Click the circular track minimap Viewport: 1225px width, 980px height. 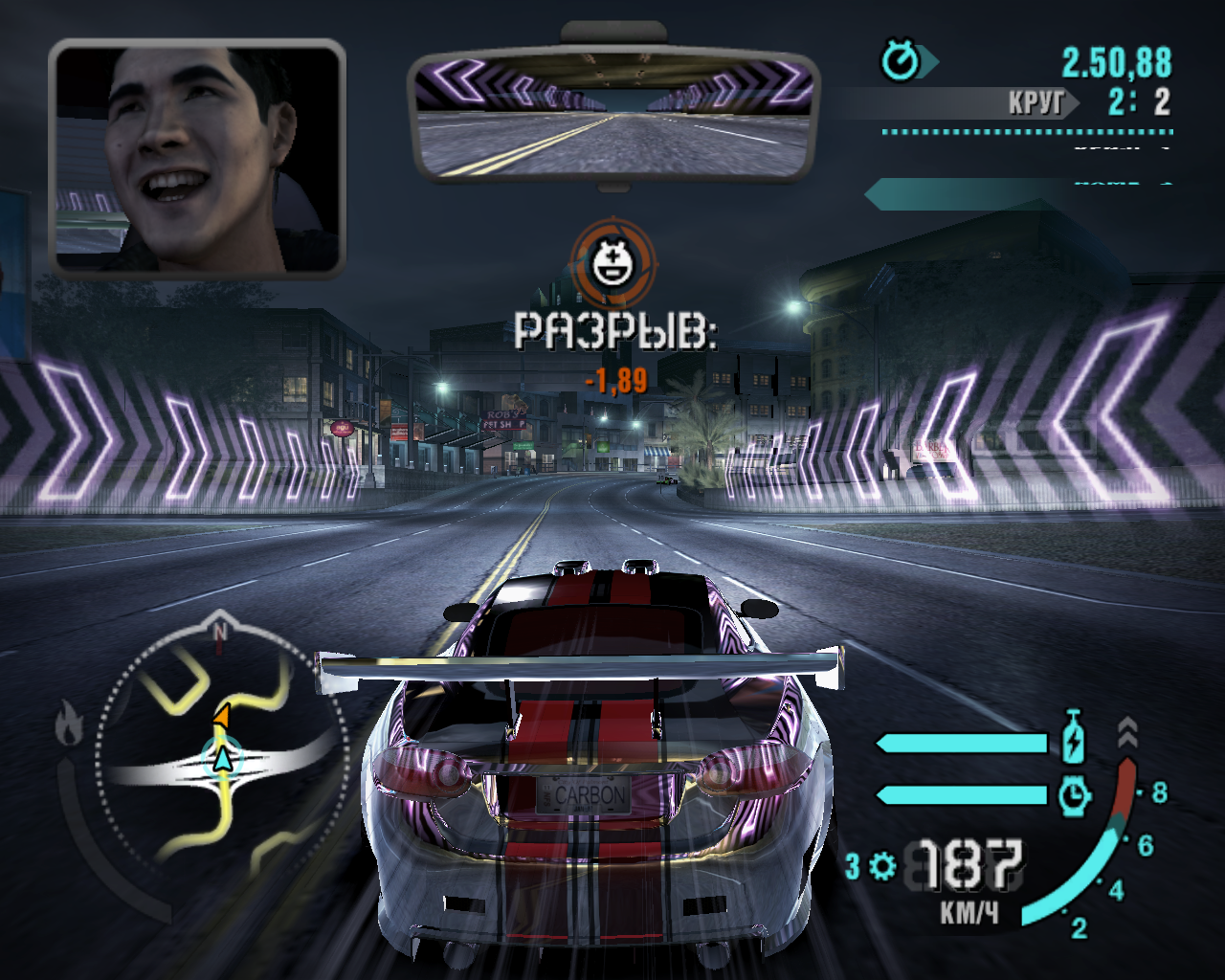[222, 754]
